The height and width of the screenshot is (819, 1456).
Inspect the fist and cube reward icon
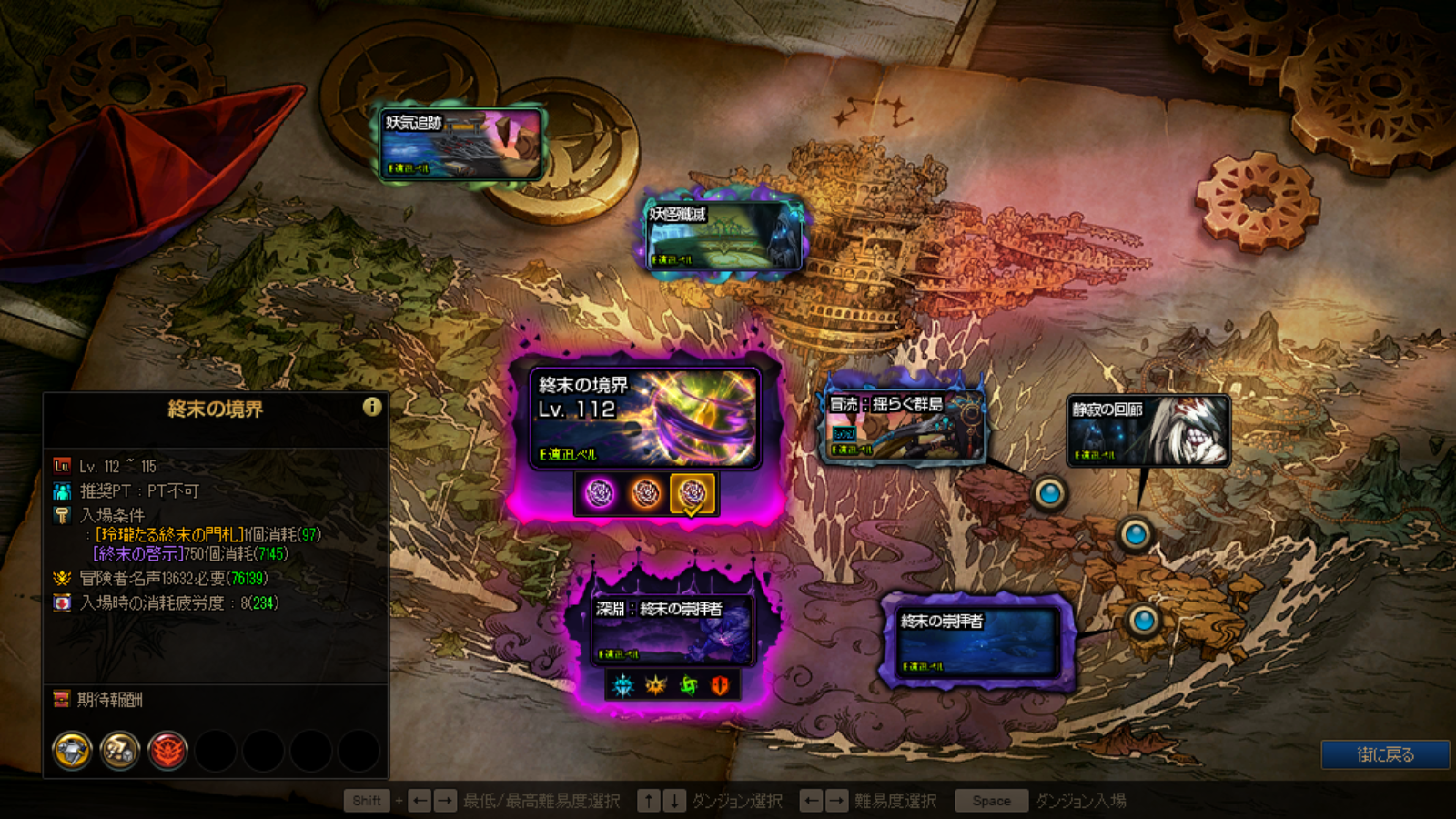point(119,751)
